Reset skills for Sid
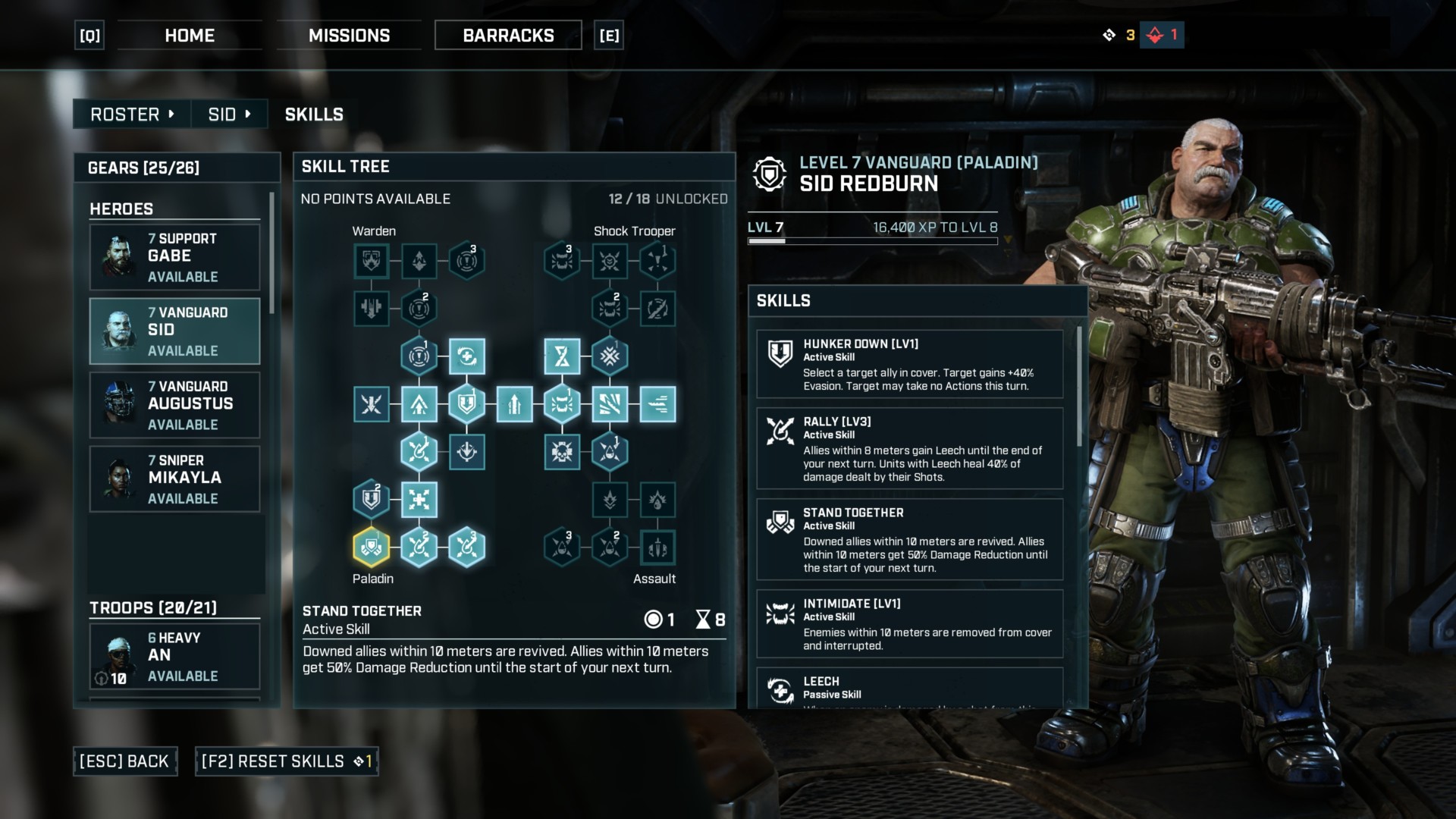Screen dimensions: 1456x819 [286, 761]
